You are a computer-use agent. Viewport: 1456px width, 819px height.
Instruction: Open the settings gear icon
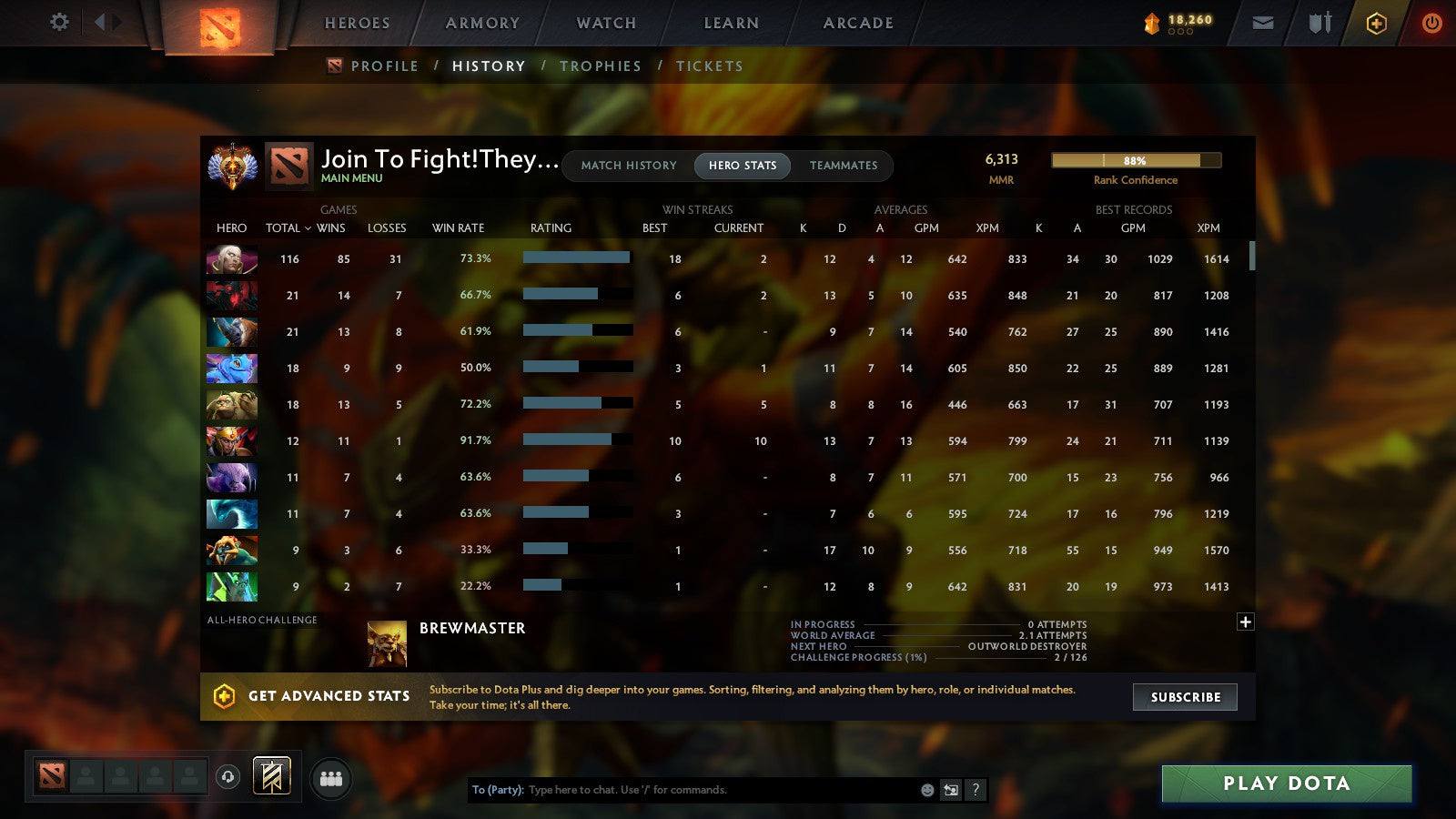(58, 23)
